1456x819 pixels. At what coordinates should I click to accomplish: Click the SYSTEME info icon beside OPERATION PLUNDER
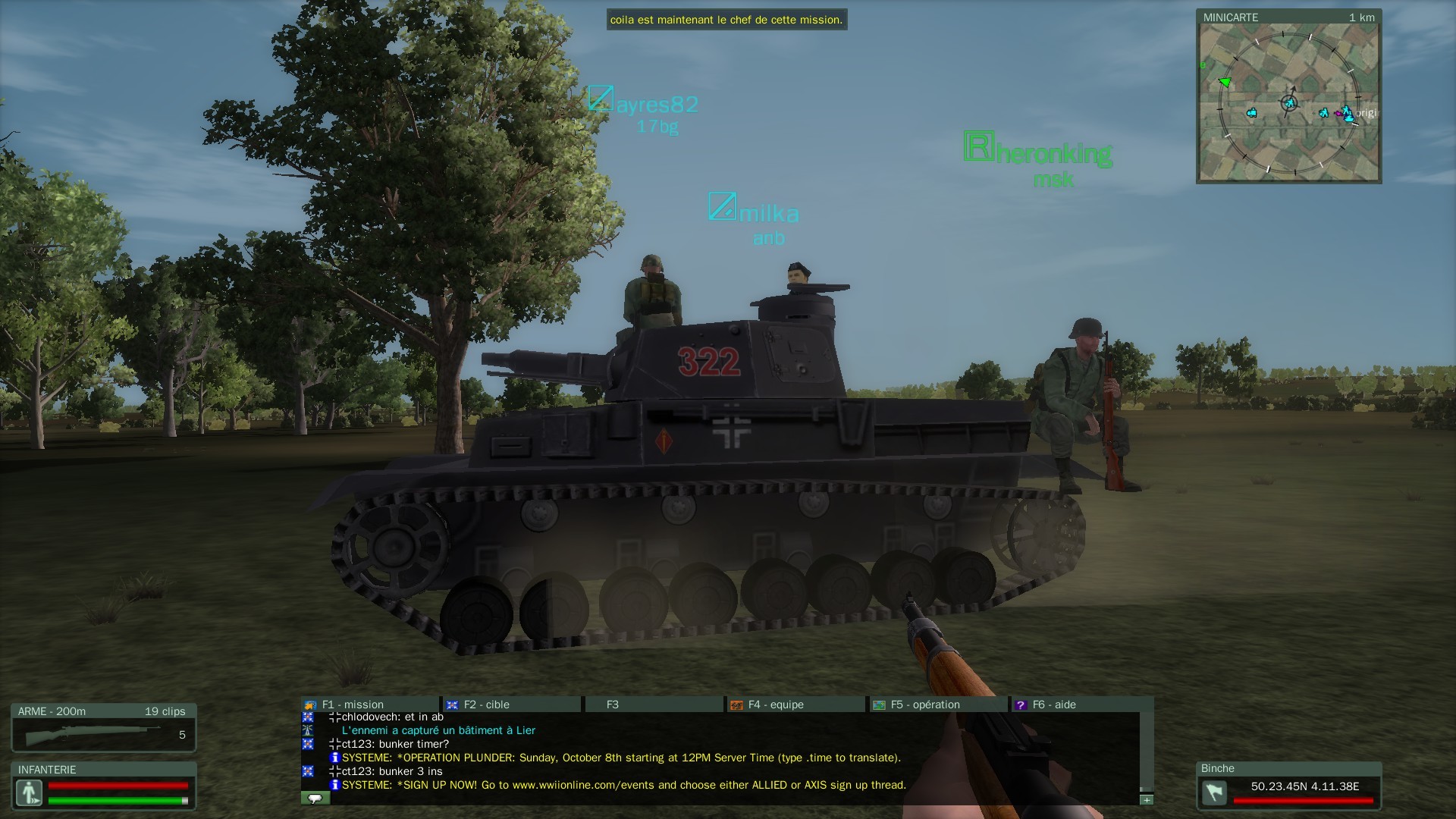pyautogui.click(x=334, y=758)
